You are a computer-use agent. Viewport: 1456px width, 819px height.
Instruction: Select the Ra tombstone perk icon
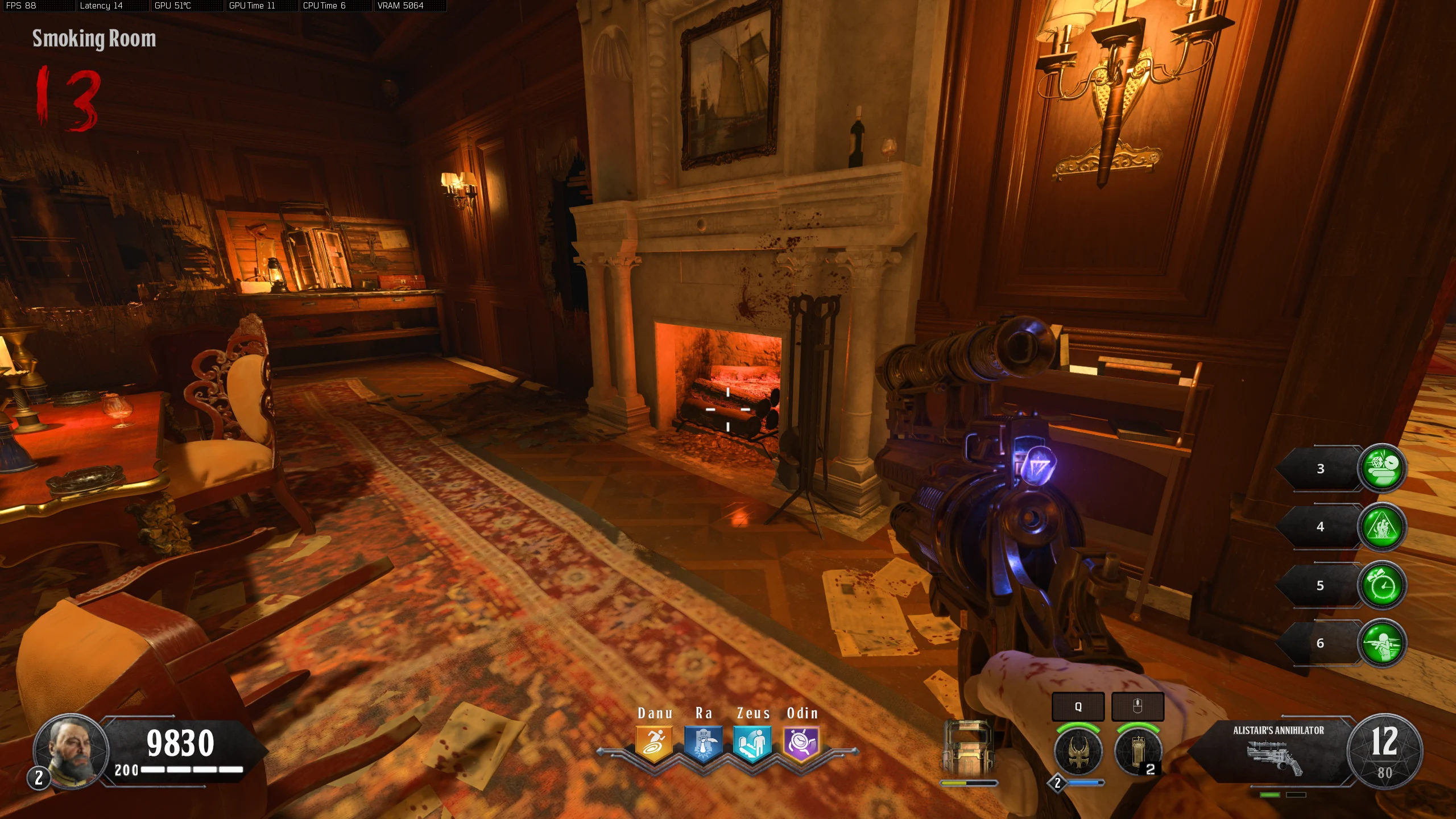coord(703,743)
